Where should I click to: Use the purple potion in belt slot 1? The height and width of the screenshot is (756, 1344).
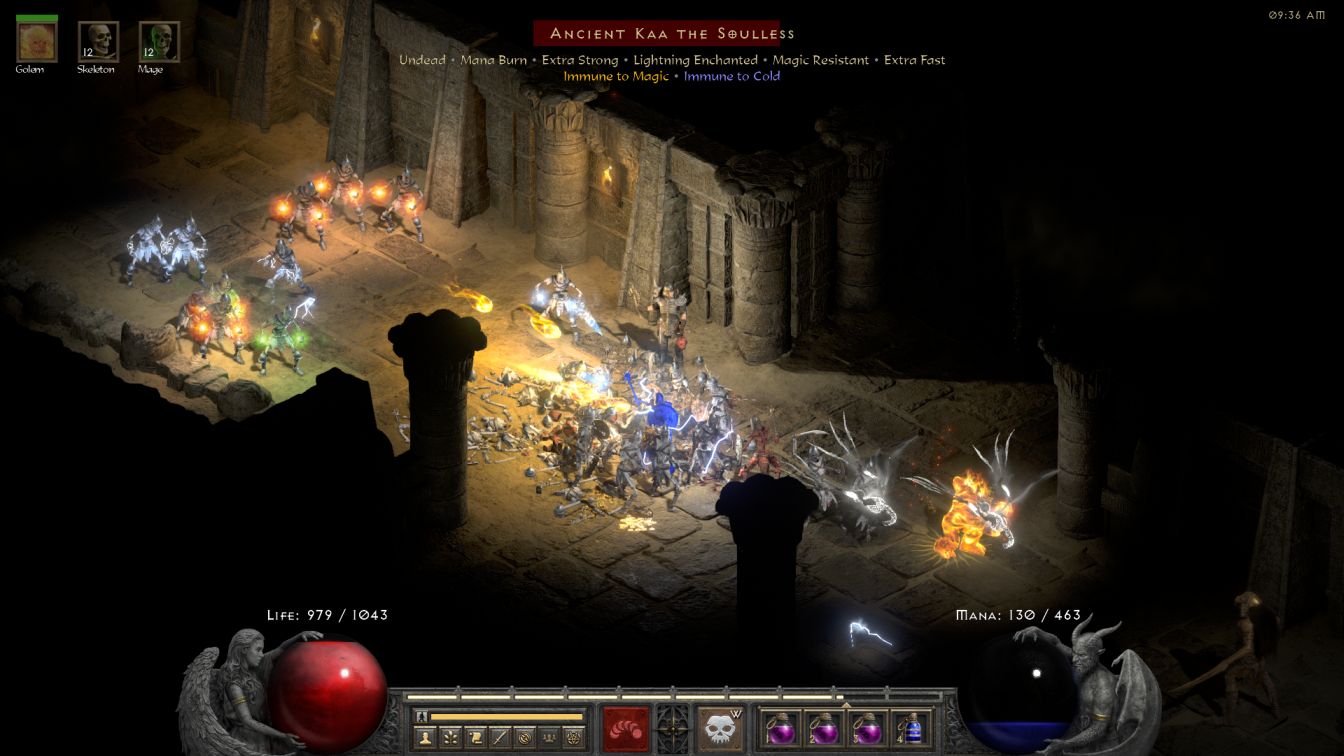[x=779, y=728]
